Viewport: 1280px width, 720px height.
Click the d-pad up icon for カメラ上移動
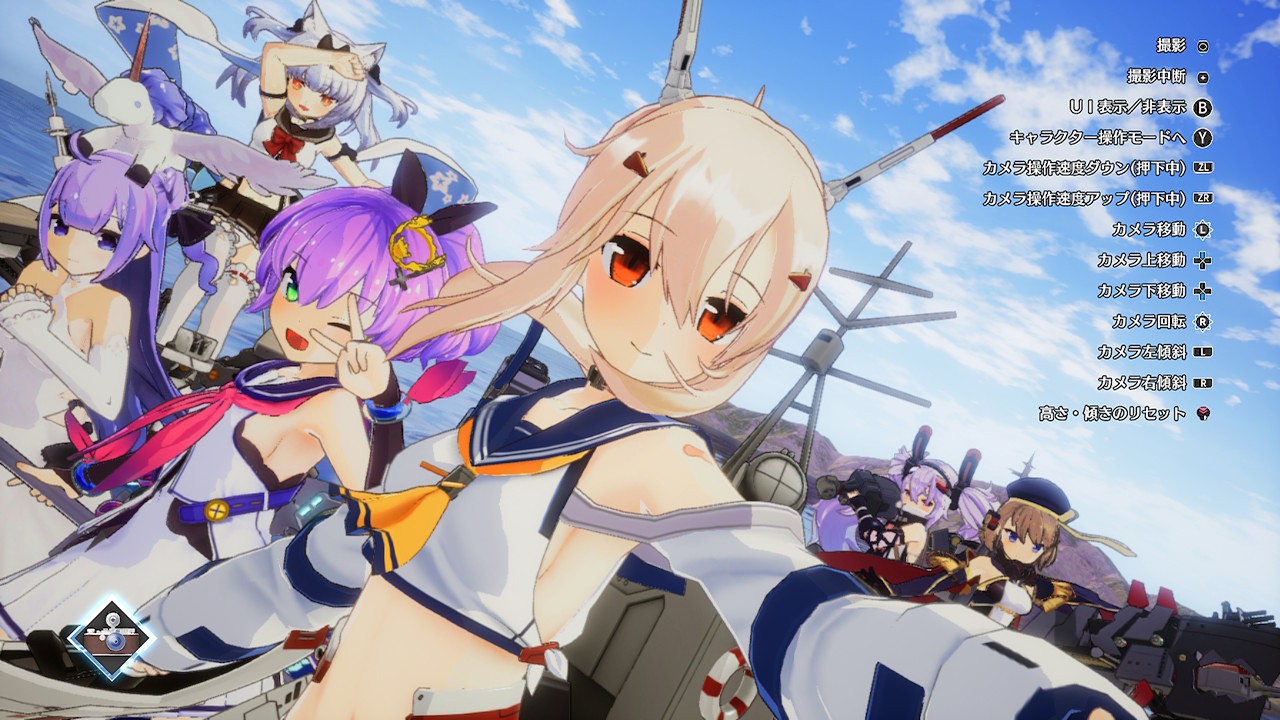pos(1202,261)
